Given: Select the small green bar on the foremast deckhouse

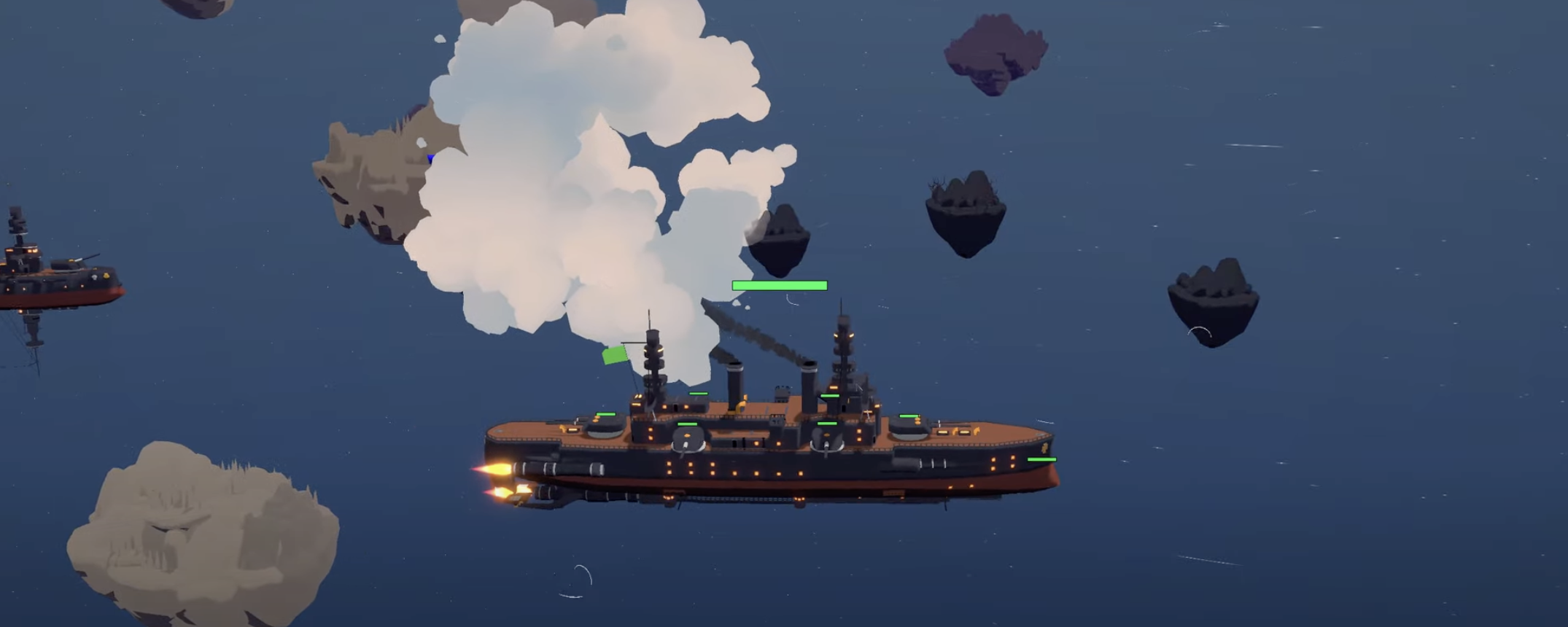Looking at the screenshot, I should pyautogui.click(x=697, y=394).
